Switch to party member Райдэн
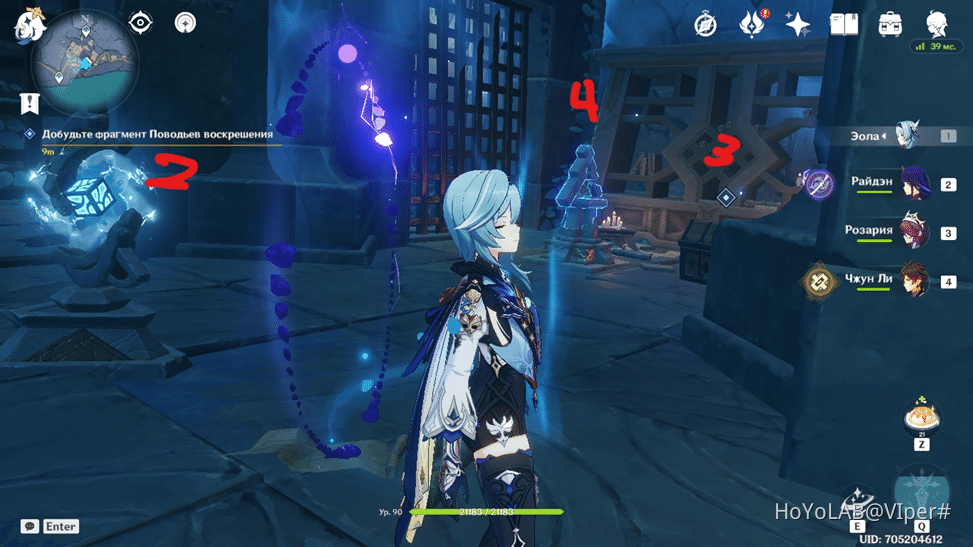The width and height of the screenshot is (973, 547). [914, 183]
